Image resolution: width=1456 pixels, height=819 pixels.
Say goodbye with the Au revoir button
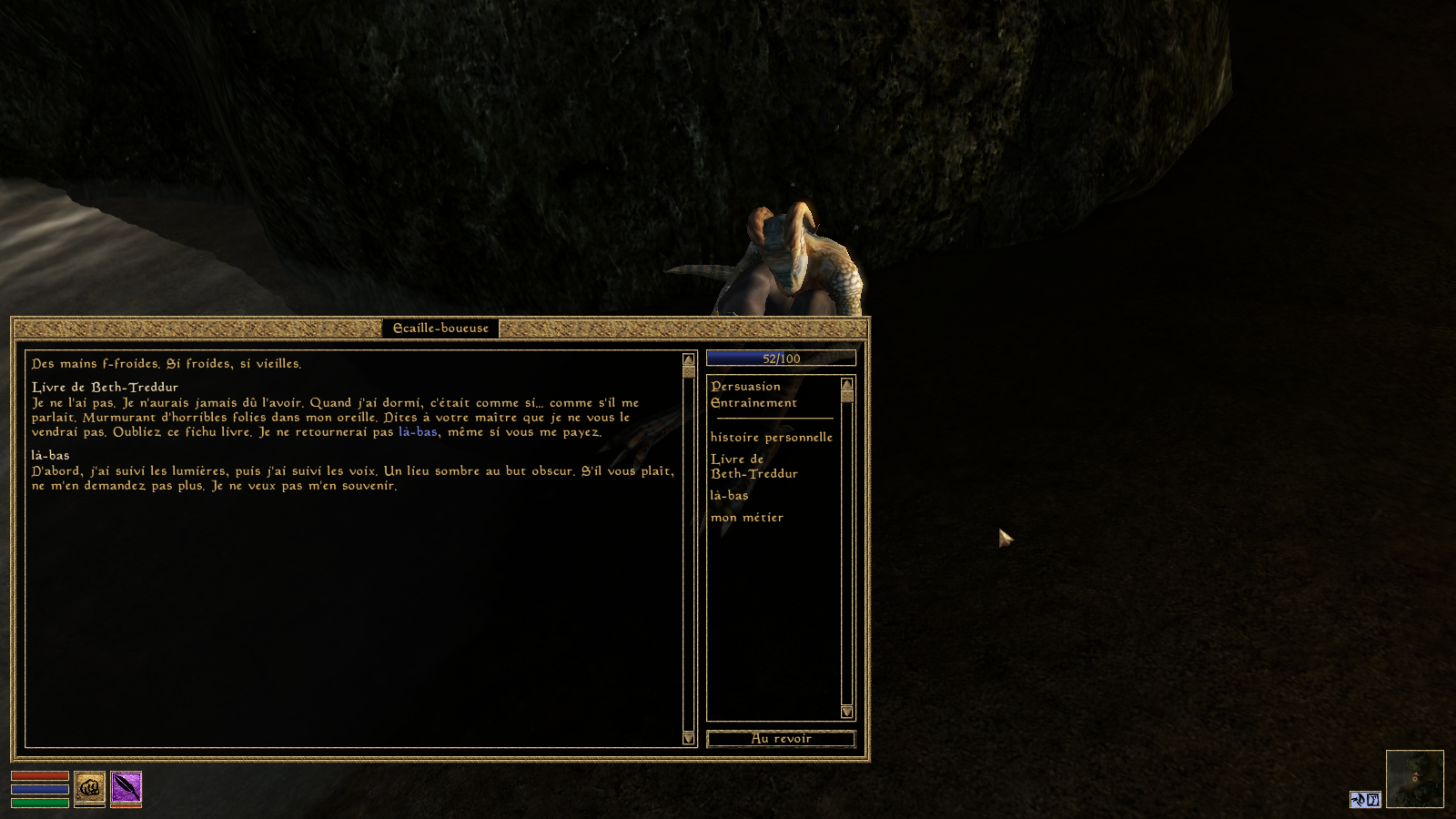781,739
